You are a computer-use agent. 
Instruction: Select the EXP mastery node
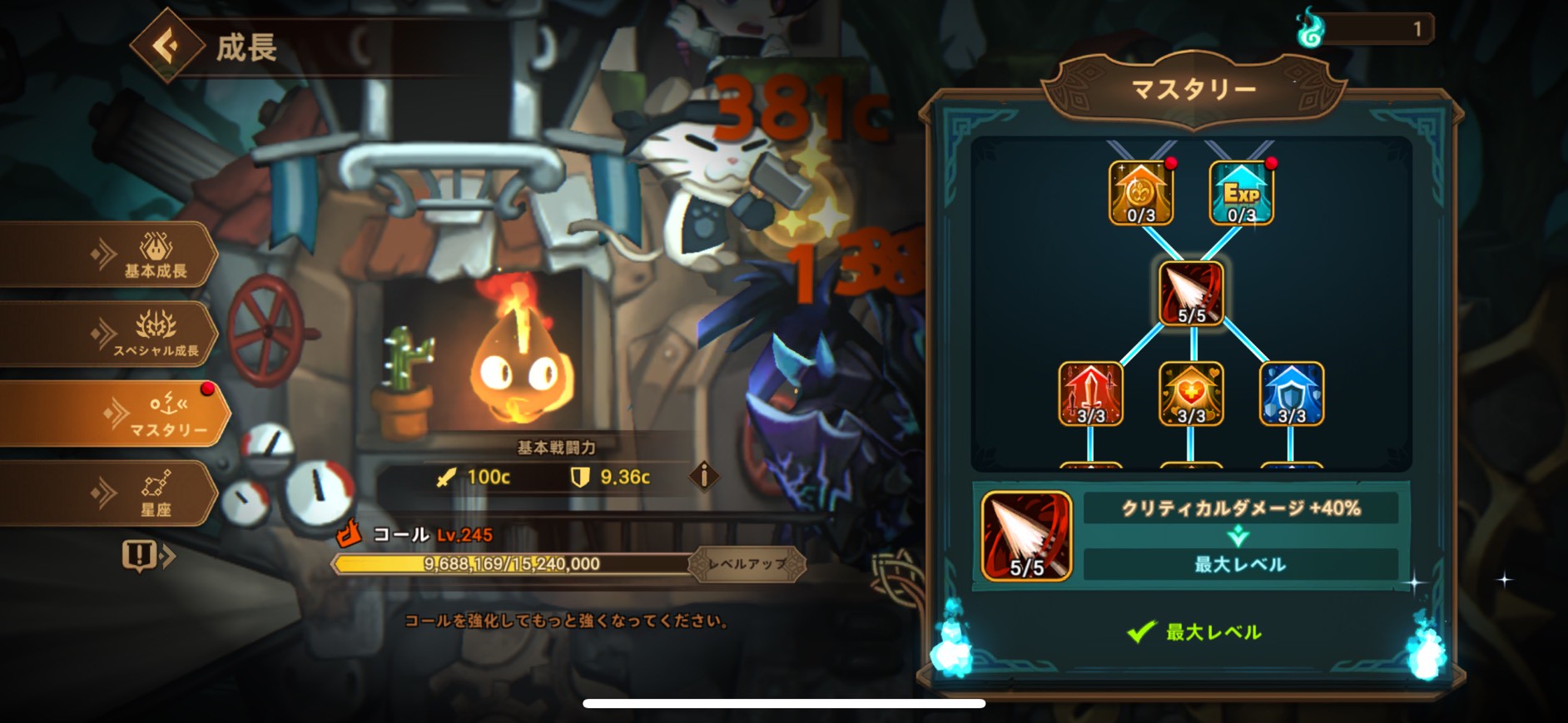click(x=1241, y=194)
